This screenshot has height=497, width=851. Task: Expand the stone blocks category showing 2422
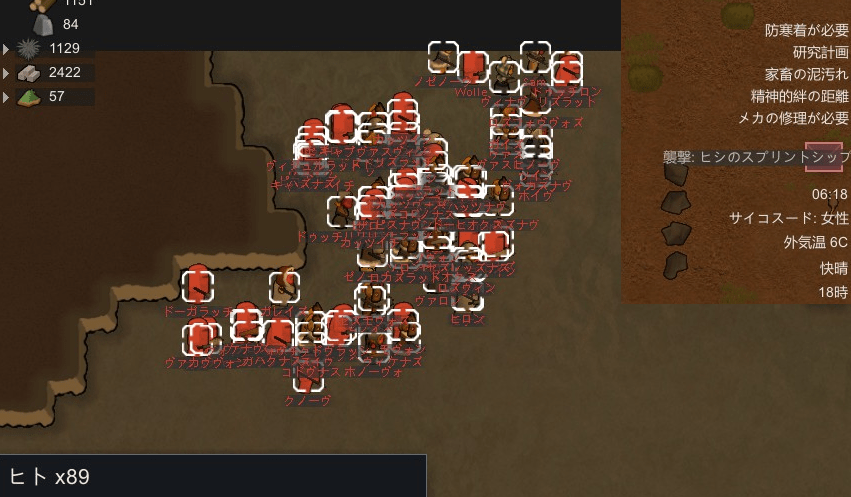(x=8, y=72)
